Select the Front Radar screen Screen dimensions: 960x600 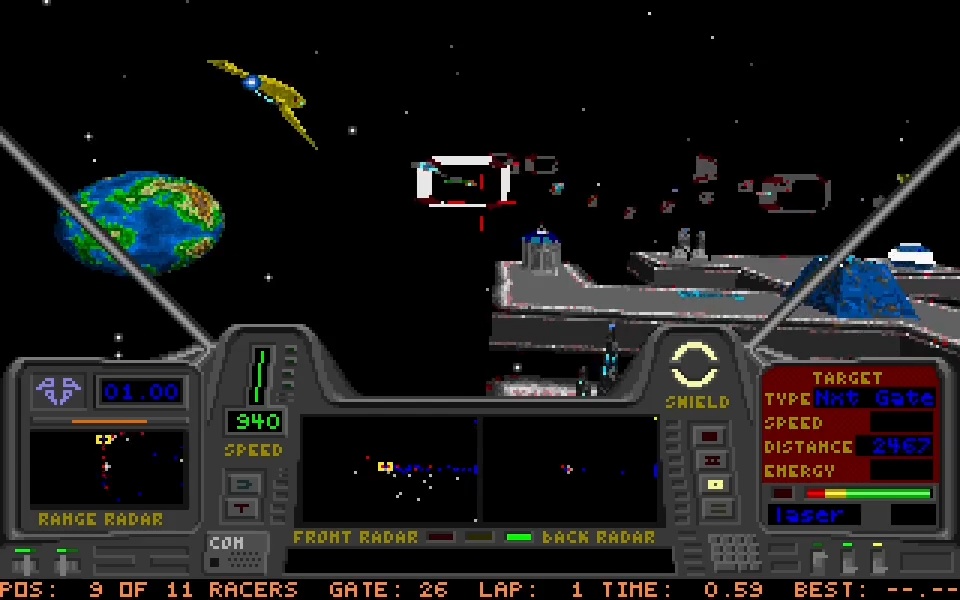[390, 469]
